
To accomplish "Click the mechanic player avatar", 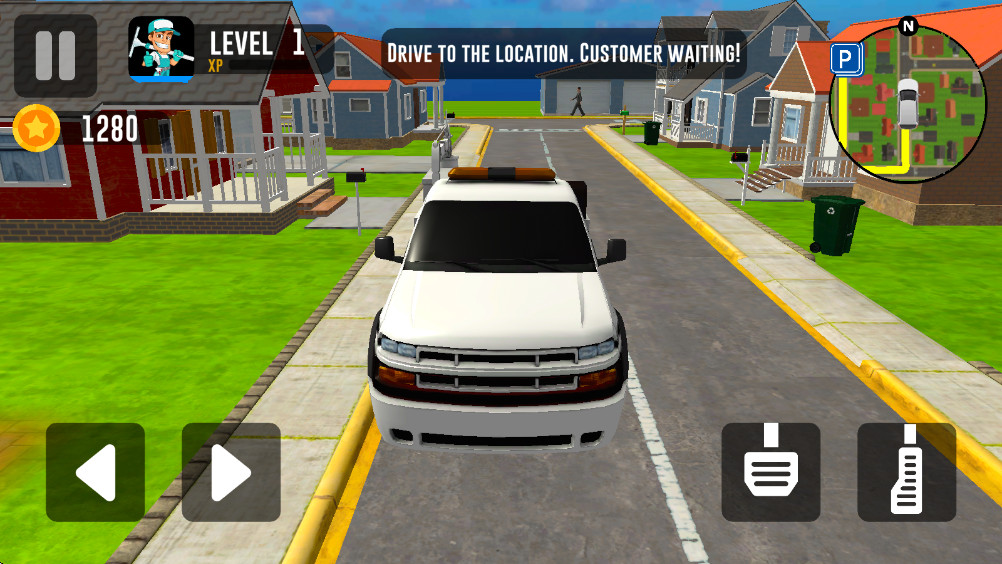I will click(x=161, y=49).
